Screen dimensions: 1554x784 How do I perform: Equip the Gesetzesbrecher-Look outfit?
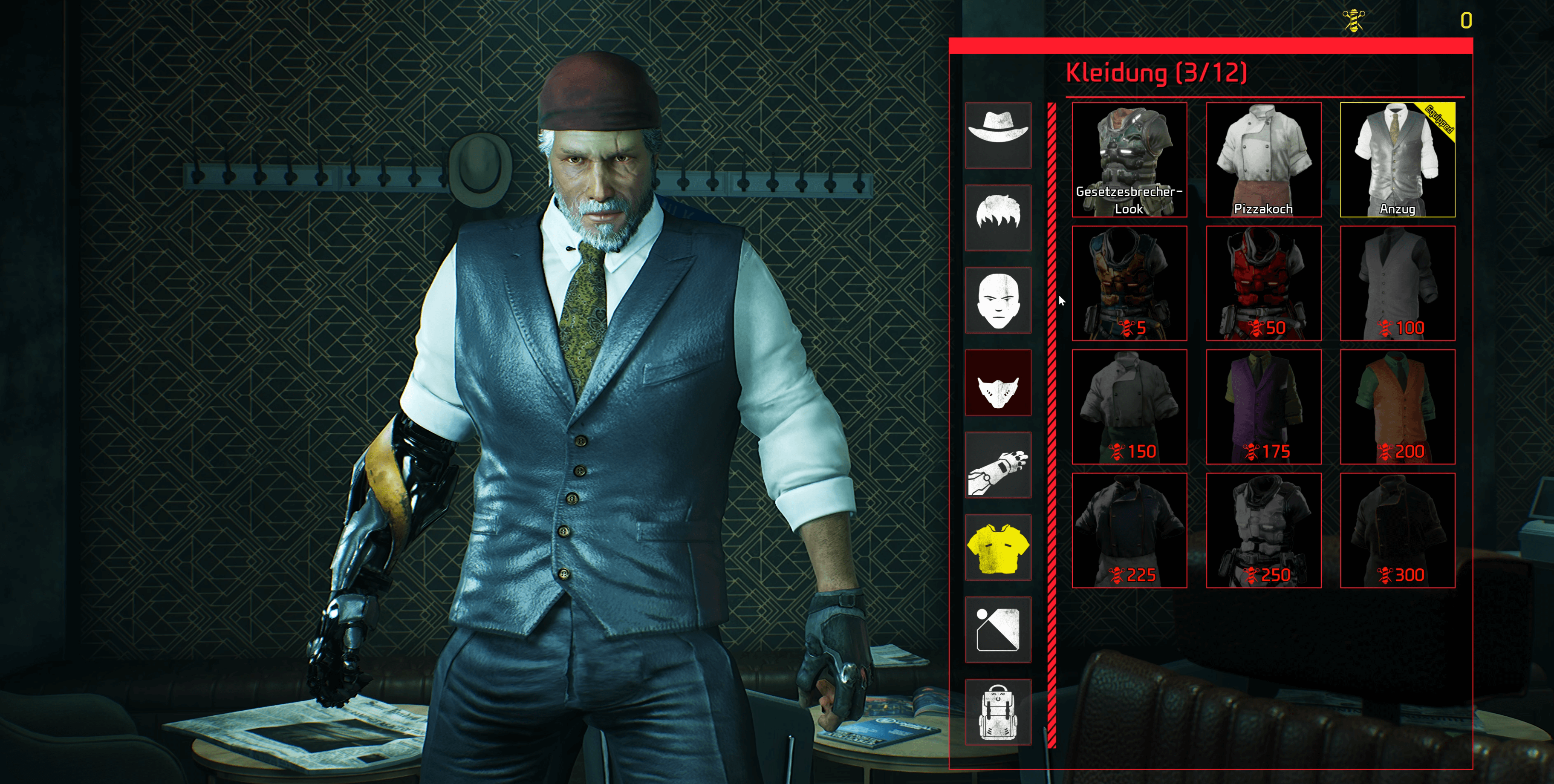coord(1129,159)
